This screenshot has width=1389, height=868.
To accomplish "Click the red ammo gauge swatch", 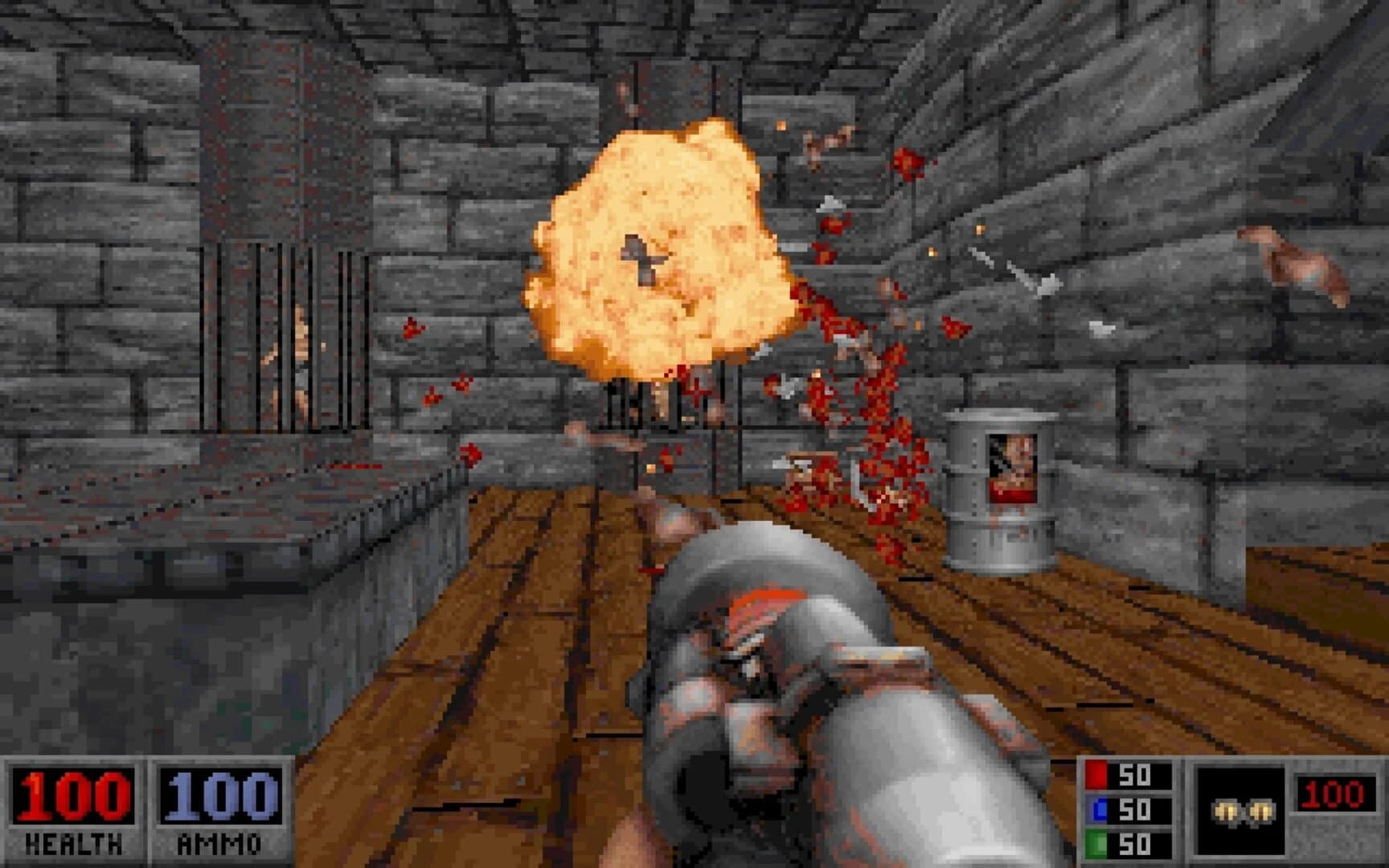I will 1096,774.
